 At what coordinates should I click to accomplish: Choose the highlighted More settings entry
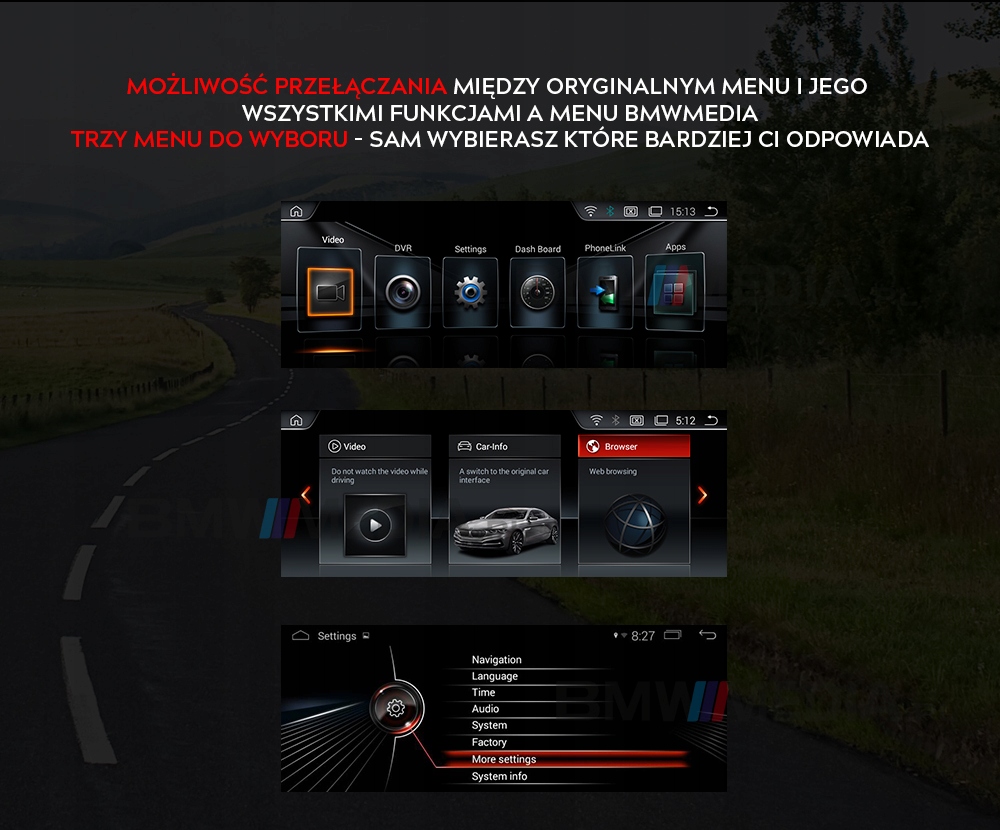tap(504, 759)
